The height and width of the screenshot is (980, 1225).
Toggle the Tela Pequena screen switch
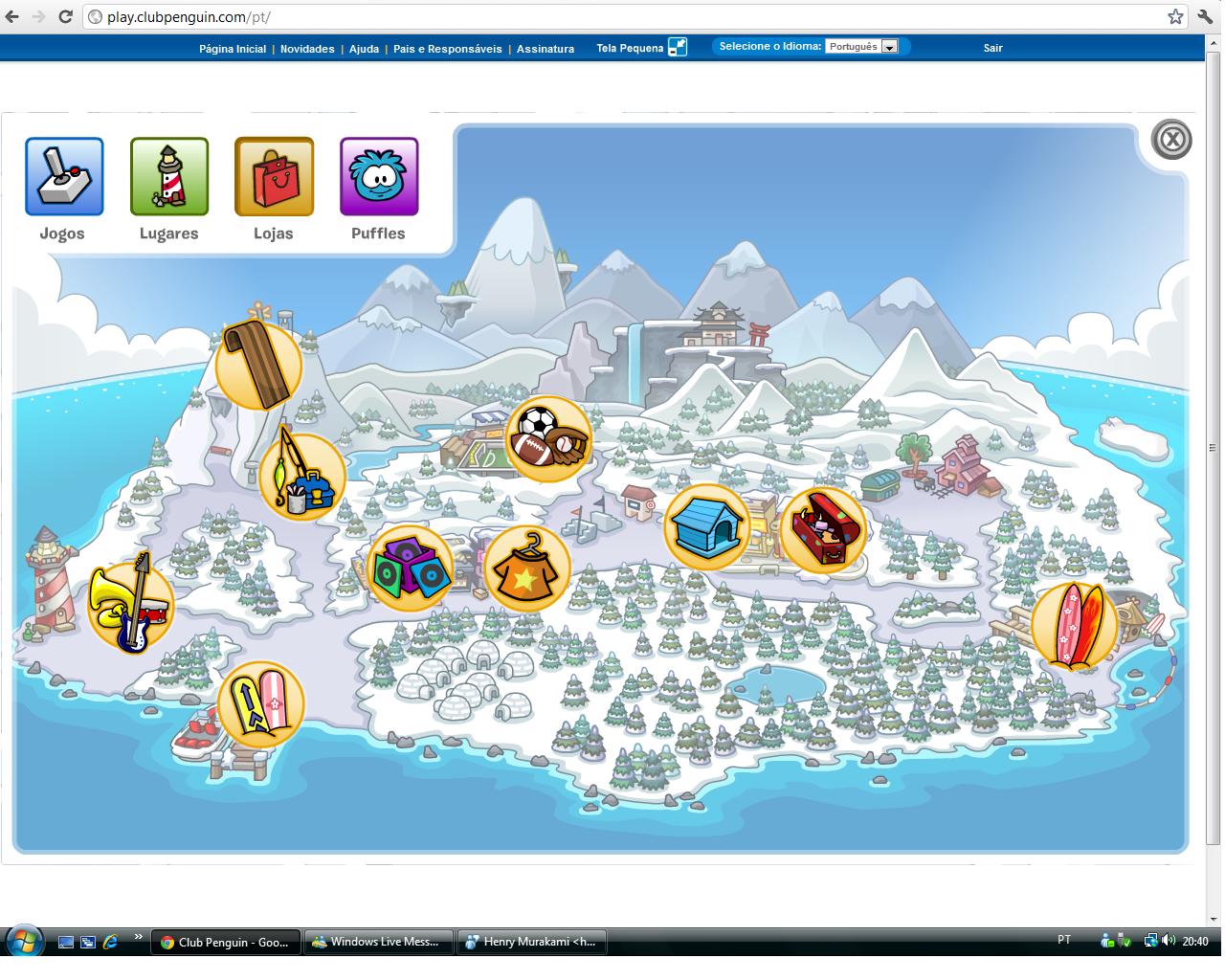pos(677,46)
